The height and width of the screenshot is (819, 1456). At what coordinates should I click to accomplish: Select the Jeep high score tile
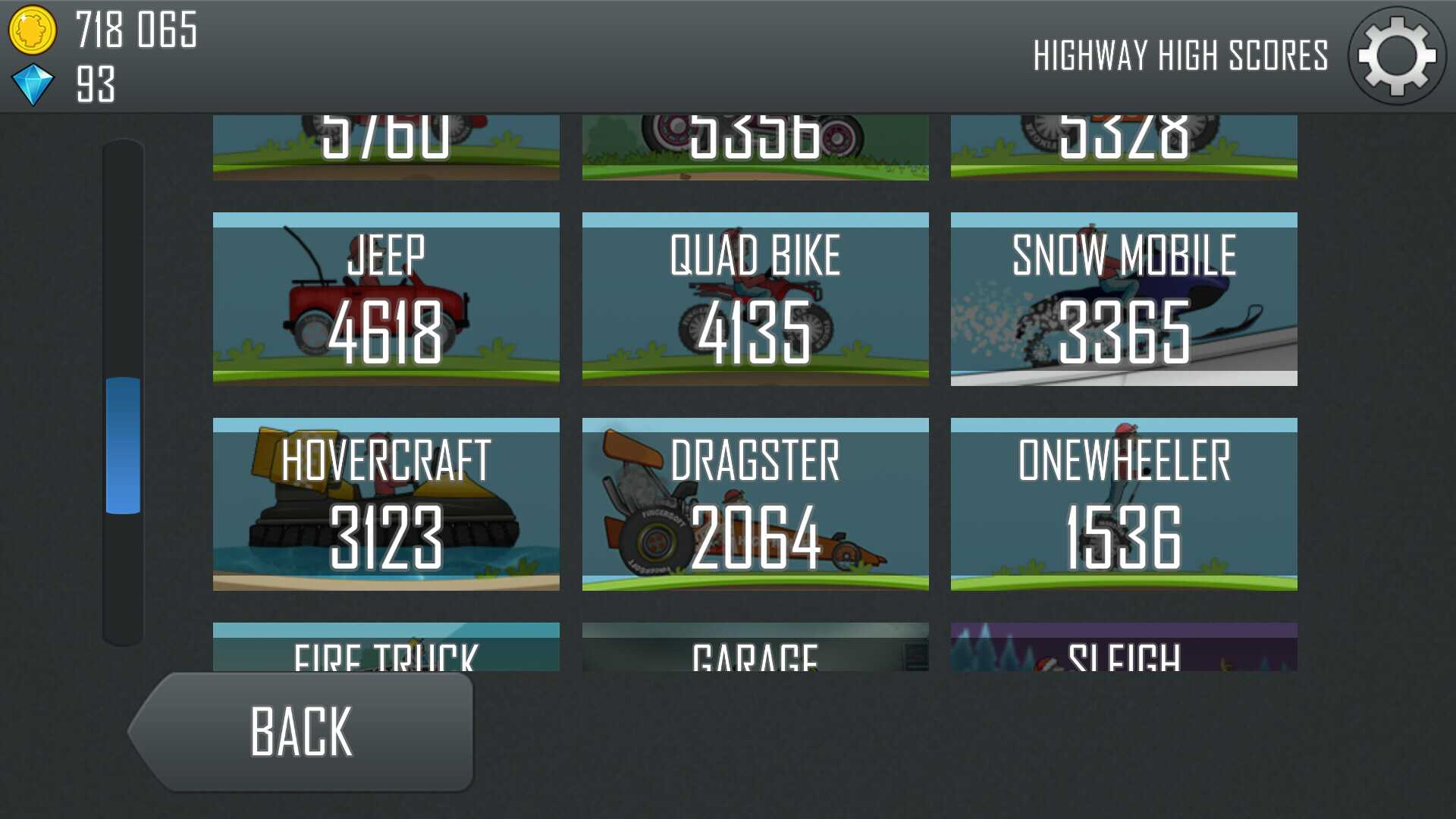pos(386,299)
